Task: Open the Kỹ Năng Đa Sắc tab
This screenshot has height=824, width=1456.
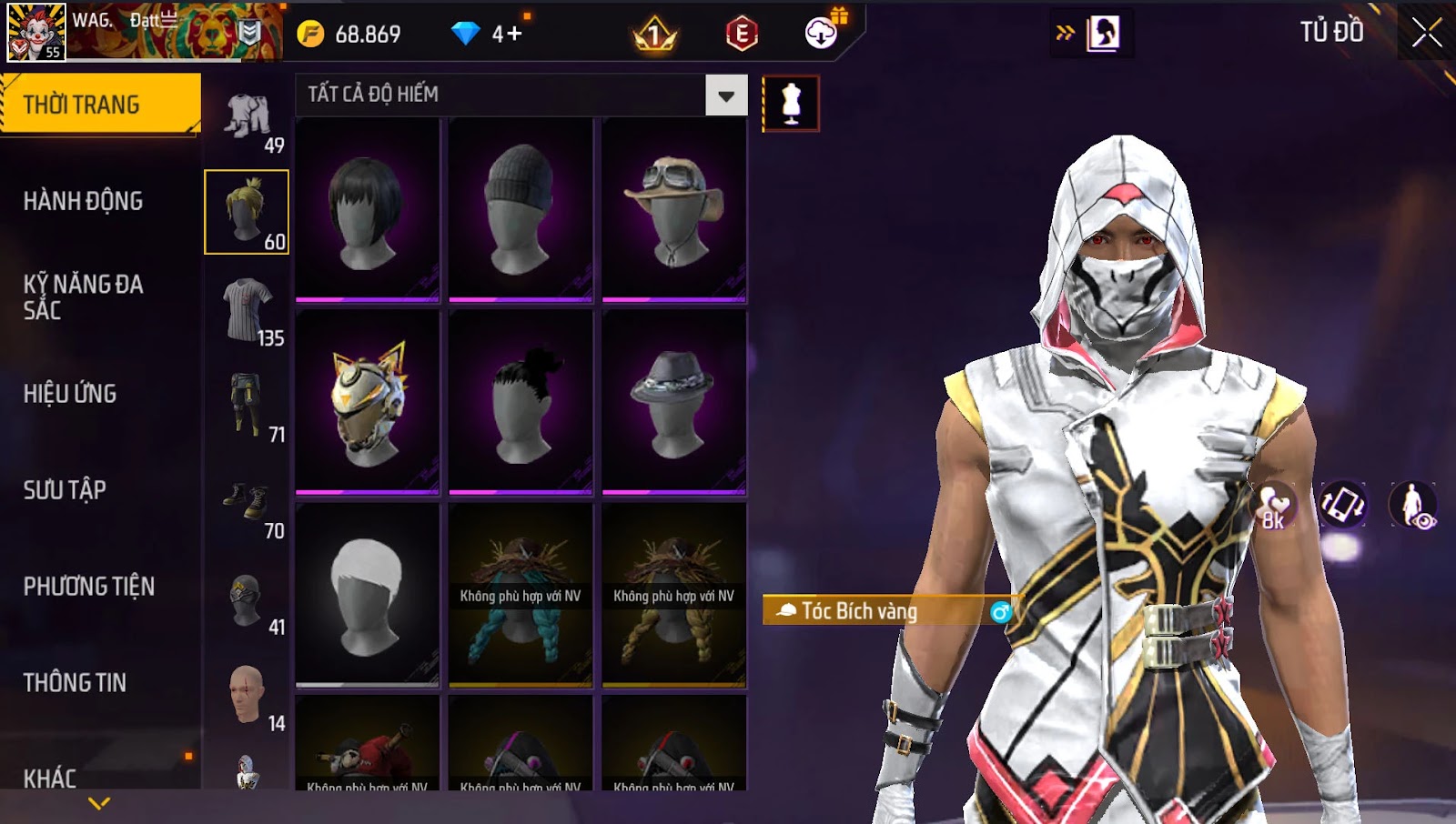Action: [x=84, y=297]
